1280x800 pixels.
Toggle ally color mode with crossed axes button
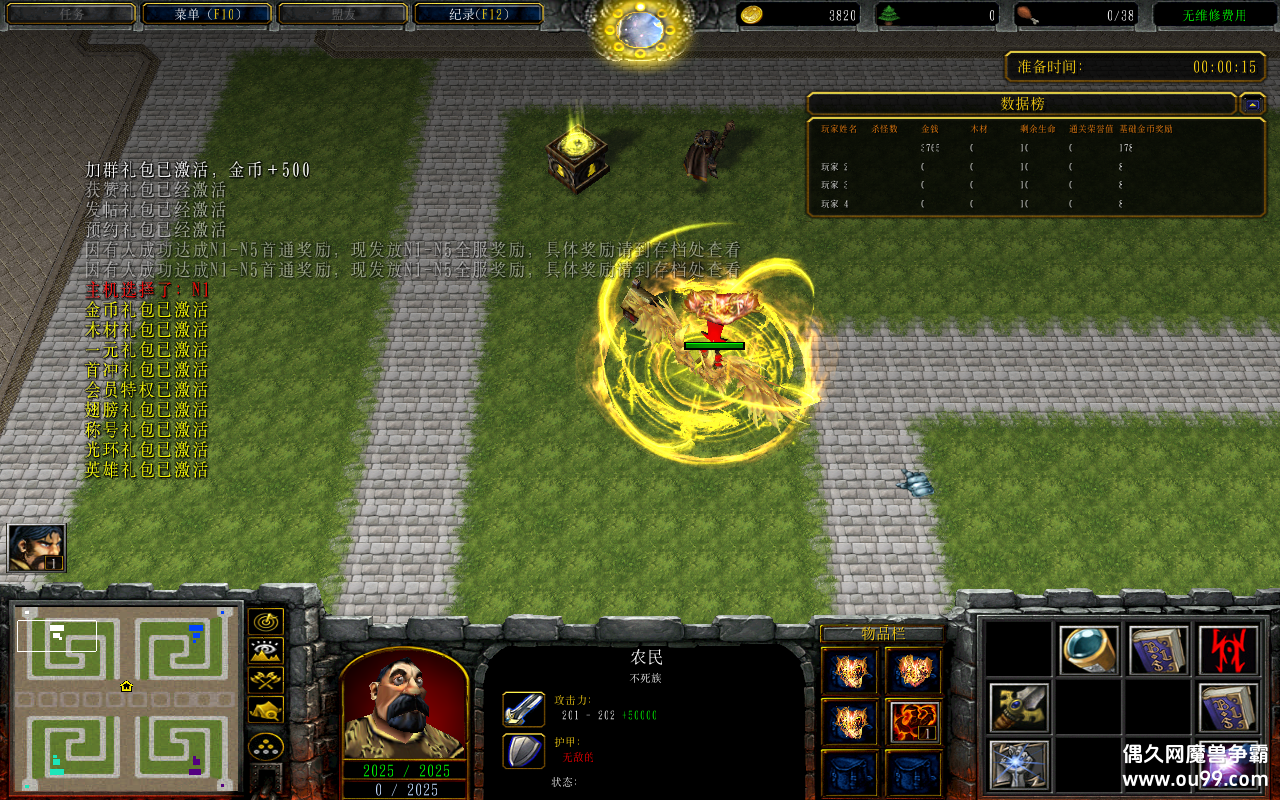click(x=266, y=680)
